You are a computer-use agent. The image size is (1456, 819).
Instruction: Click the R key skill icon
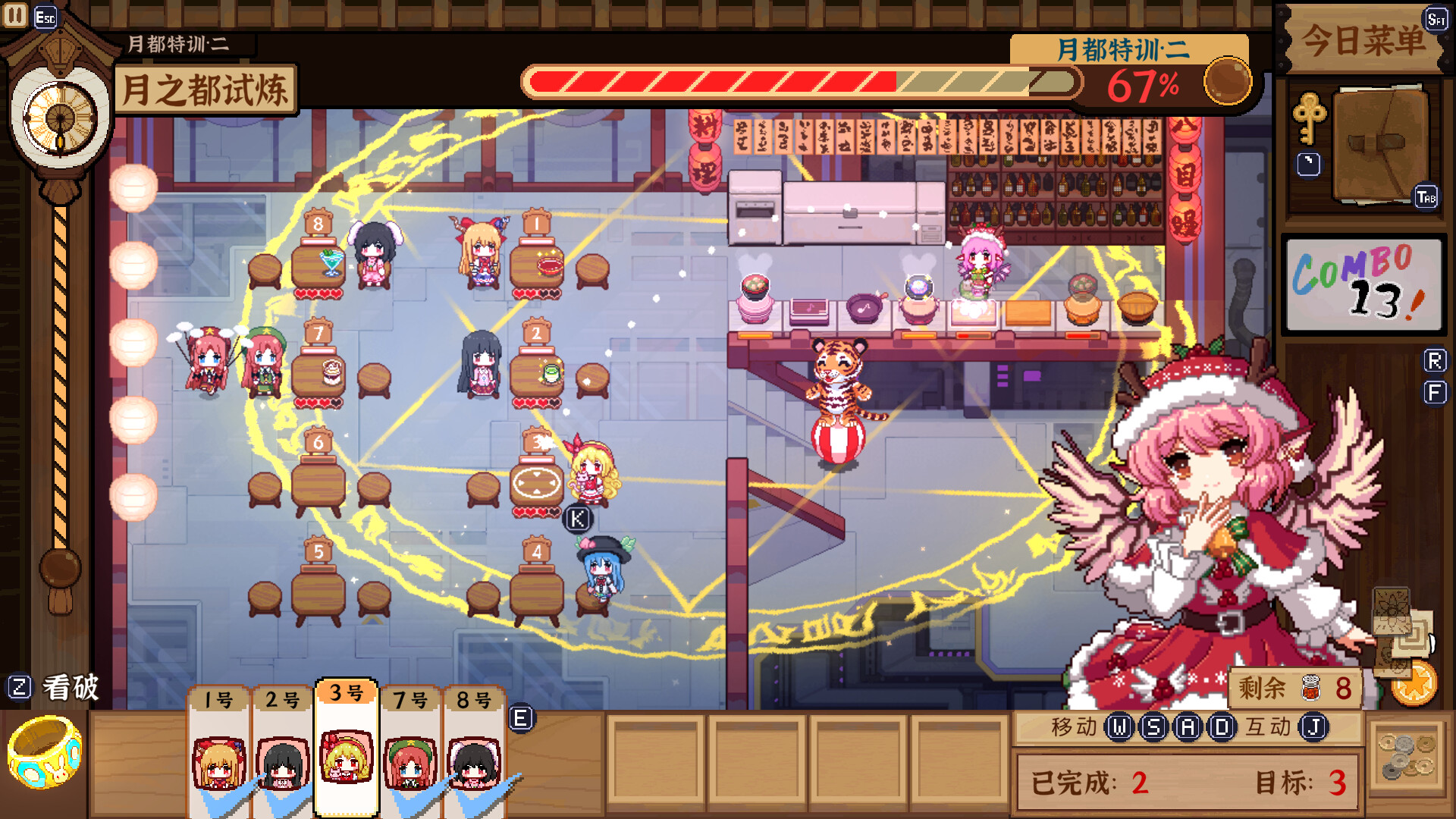[1435, 362]
